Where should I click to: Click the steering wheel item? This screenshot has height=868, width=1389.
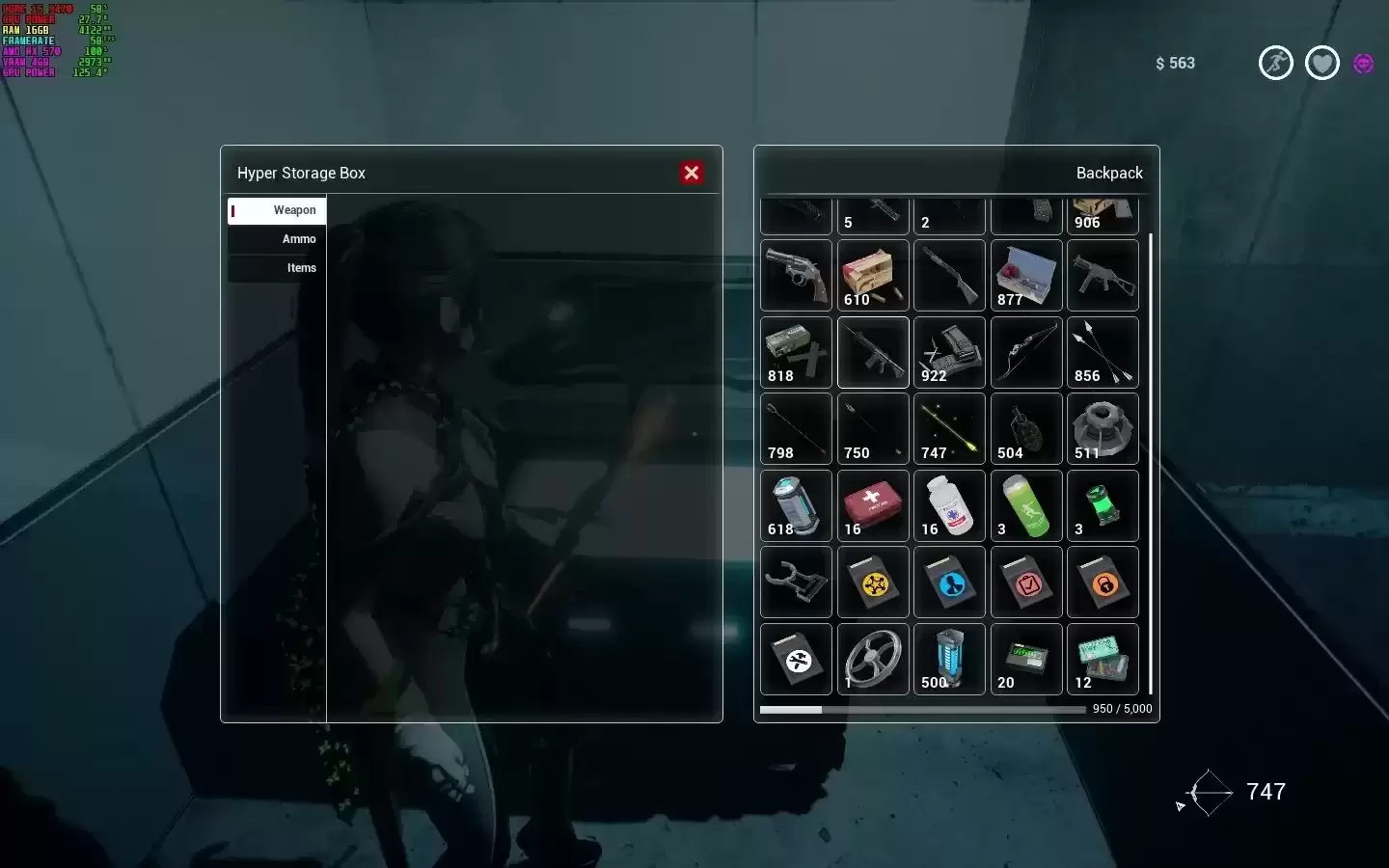[873, 659]
